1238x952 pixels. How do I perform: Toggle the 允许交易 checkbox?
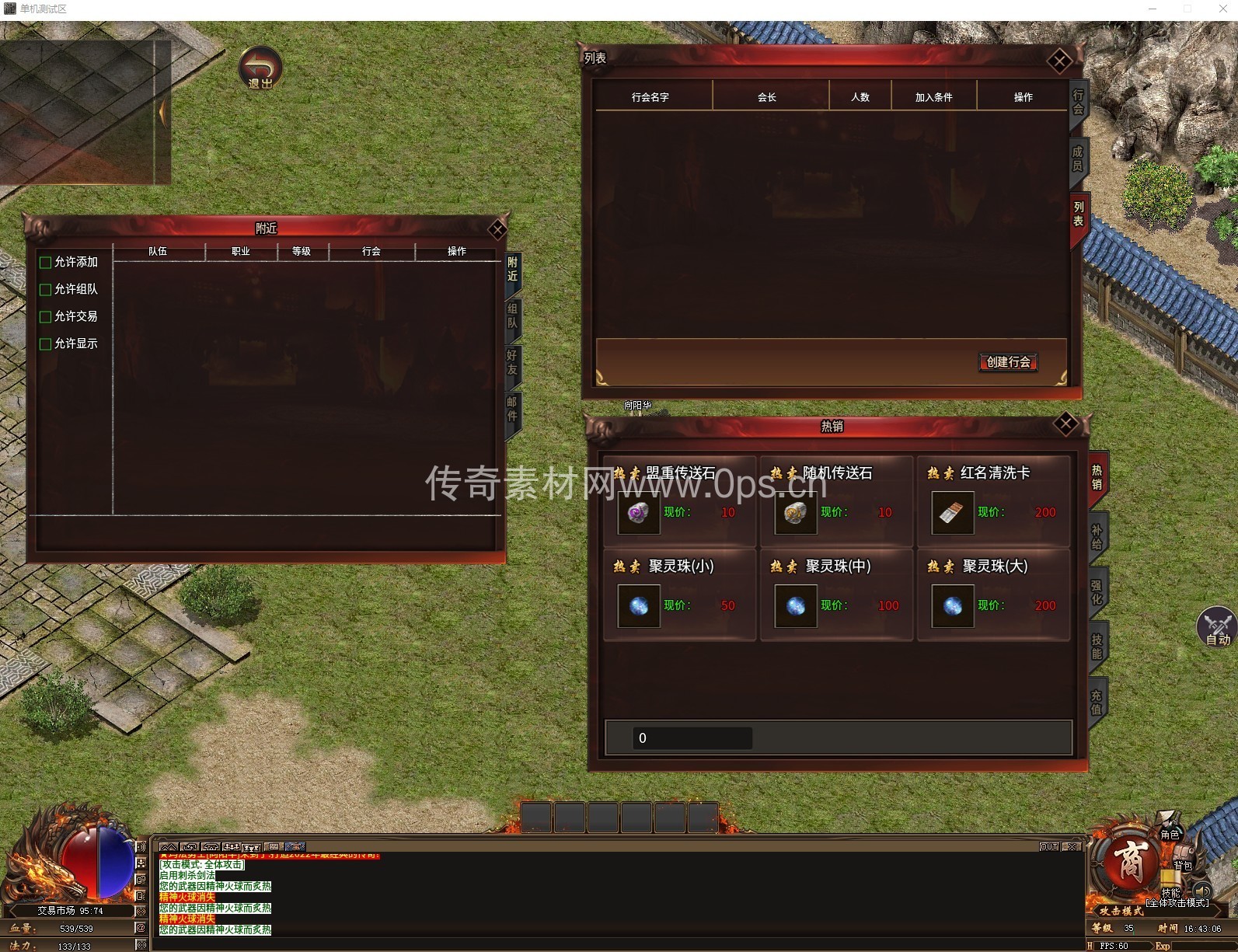pos(46,317)
